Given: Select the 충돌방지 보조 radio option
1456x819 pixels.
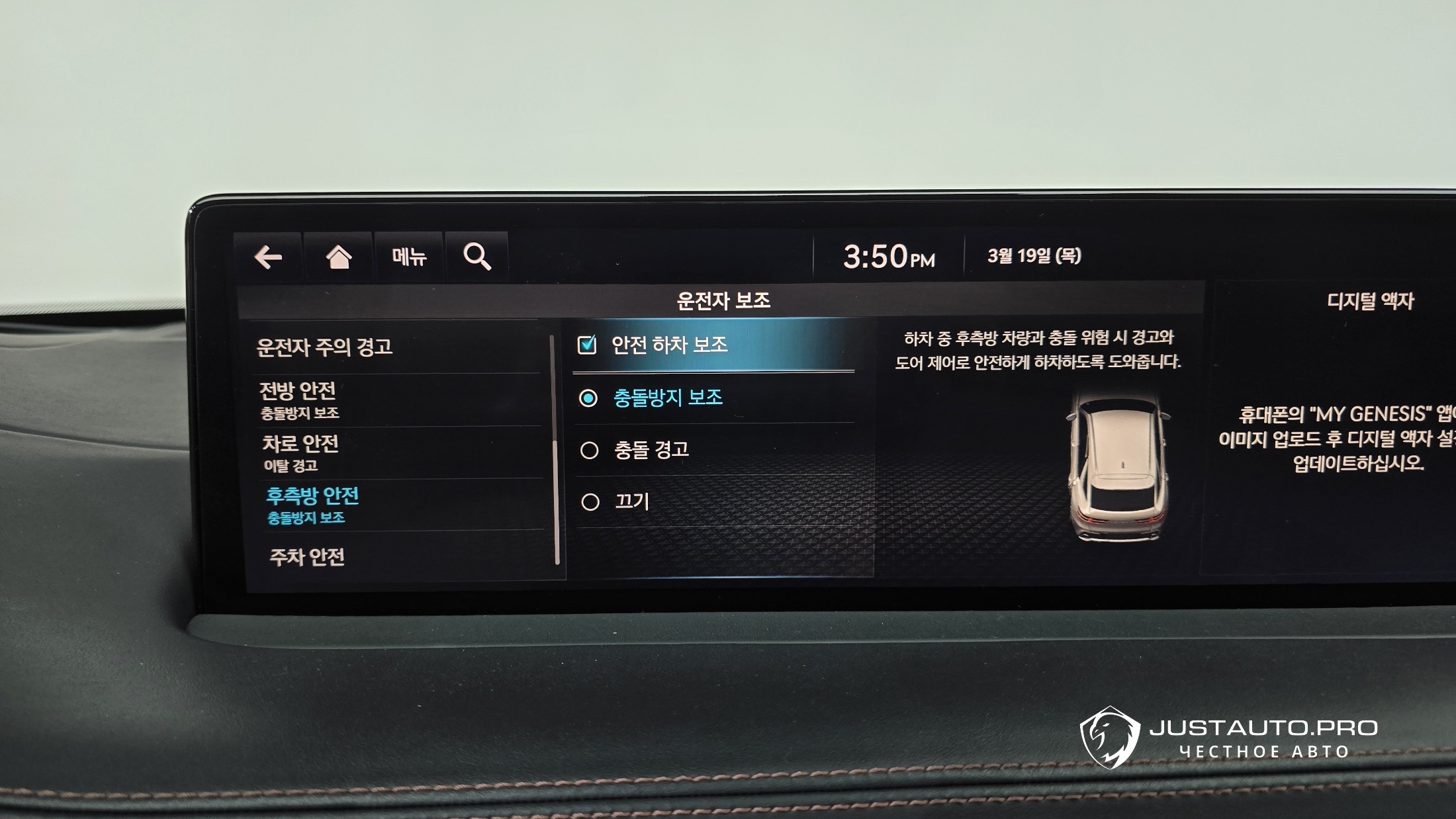Looking at the screenshot, I should [x=588, y=398].
